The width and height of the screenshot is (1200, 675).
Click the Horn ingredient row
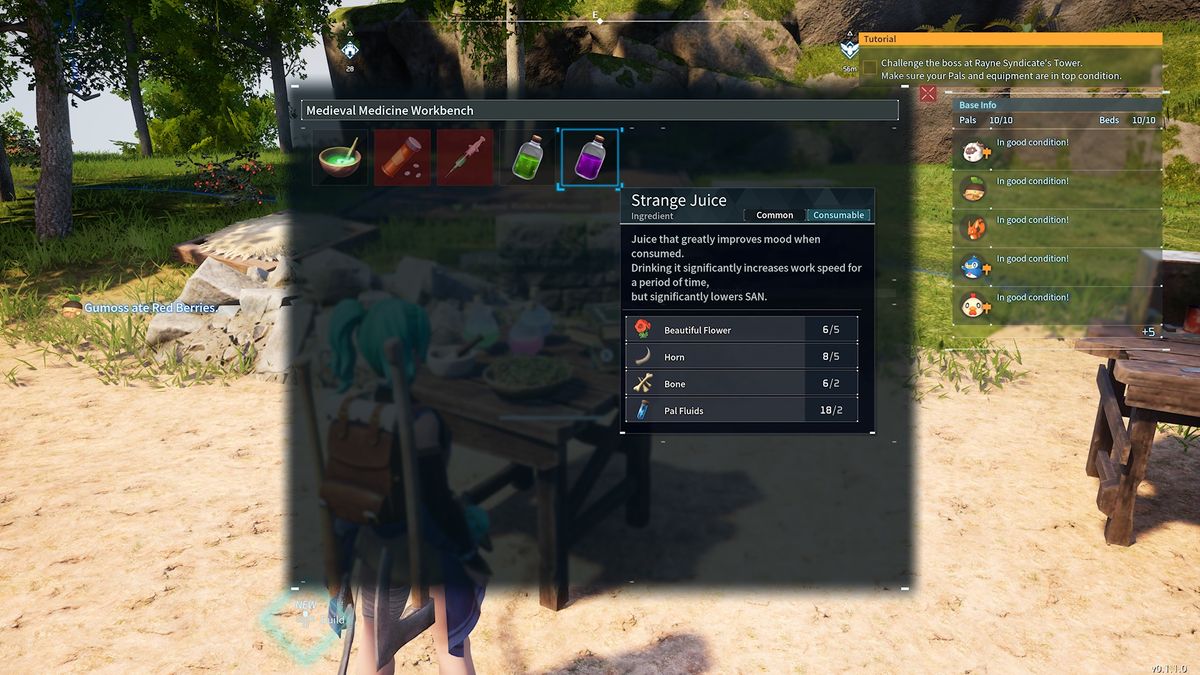[741, 356]
